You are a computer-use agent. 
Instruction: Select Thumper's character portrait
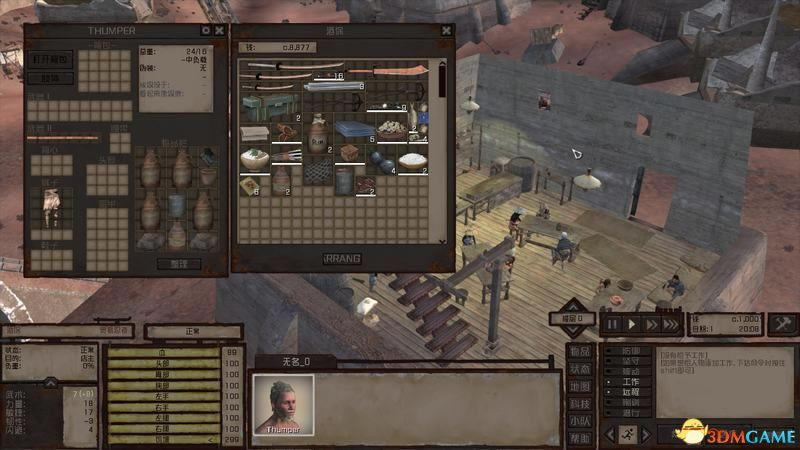283,403
